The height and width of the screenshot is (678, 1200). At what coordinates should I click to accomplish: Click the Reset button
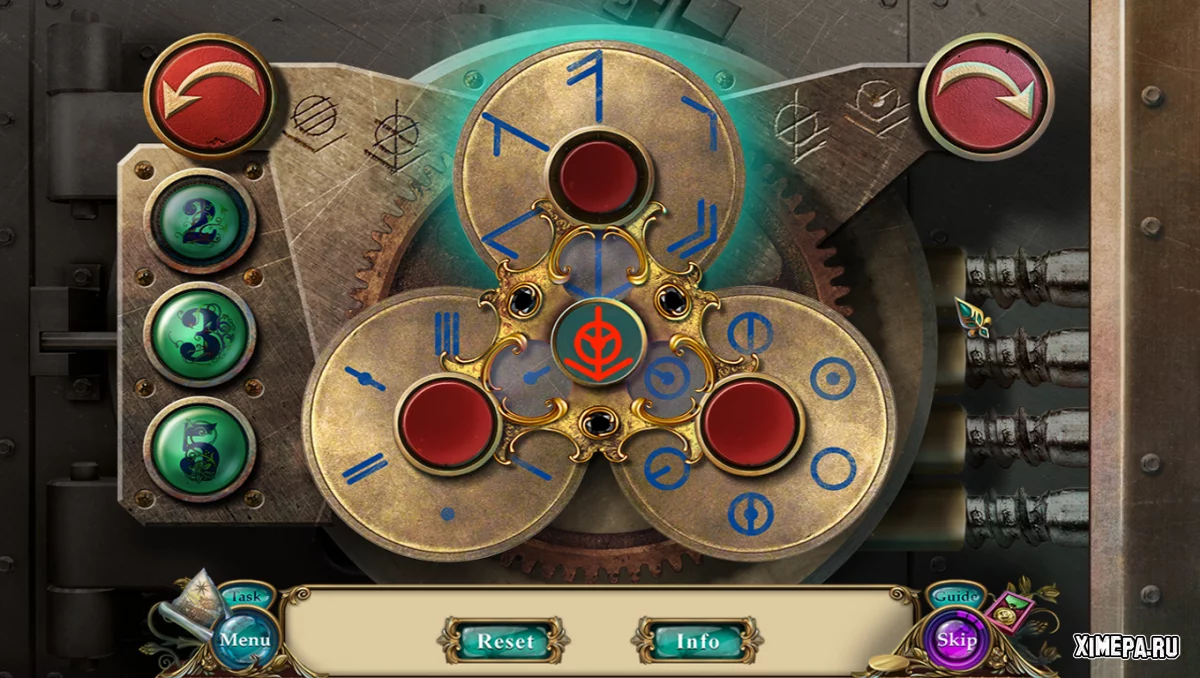505,640
